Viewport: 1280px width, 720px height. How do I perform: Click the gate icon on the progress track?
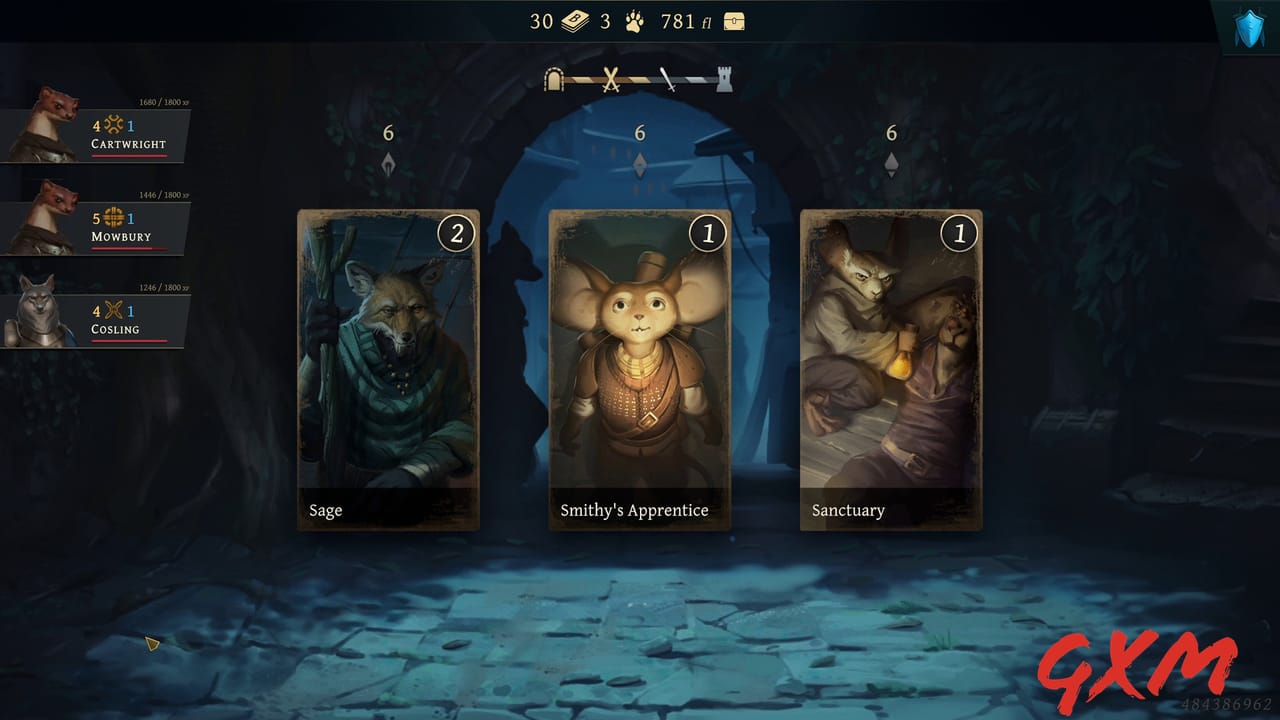click(553, 79)
